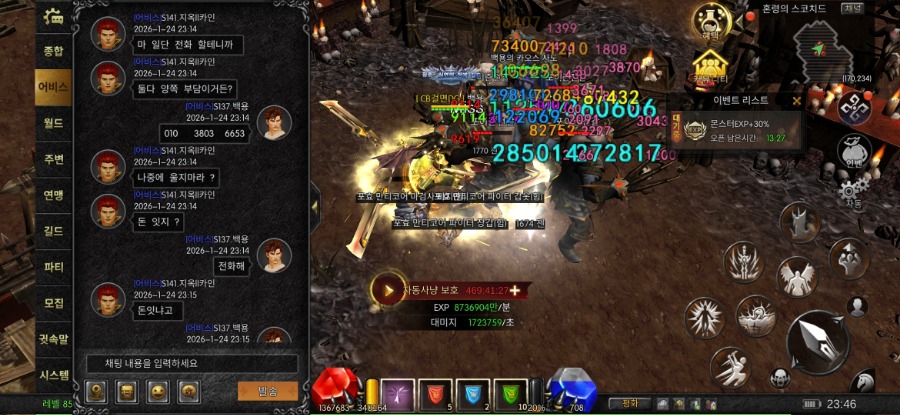Open chat settings gear icon
The image size is (900, 415).
tap(53, 17)
